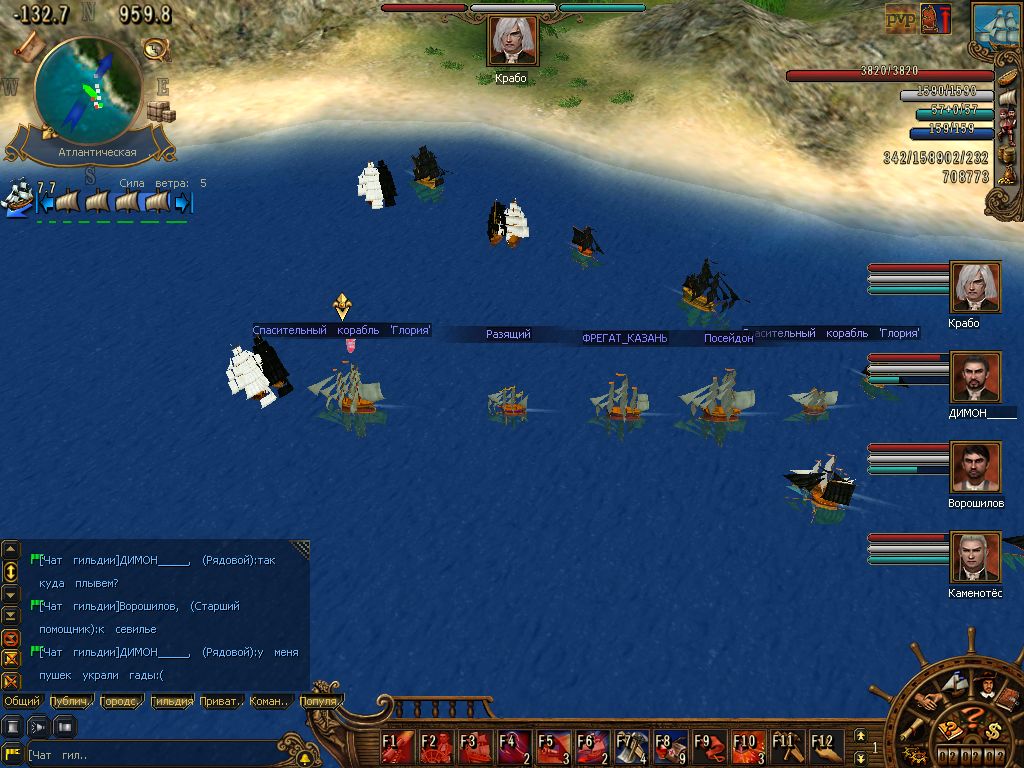Viewport: 1024px width, 768px height.
Task: Activate the F1 cannon skill slot
Action: click(x=397, y=748)
